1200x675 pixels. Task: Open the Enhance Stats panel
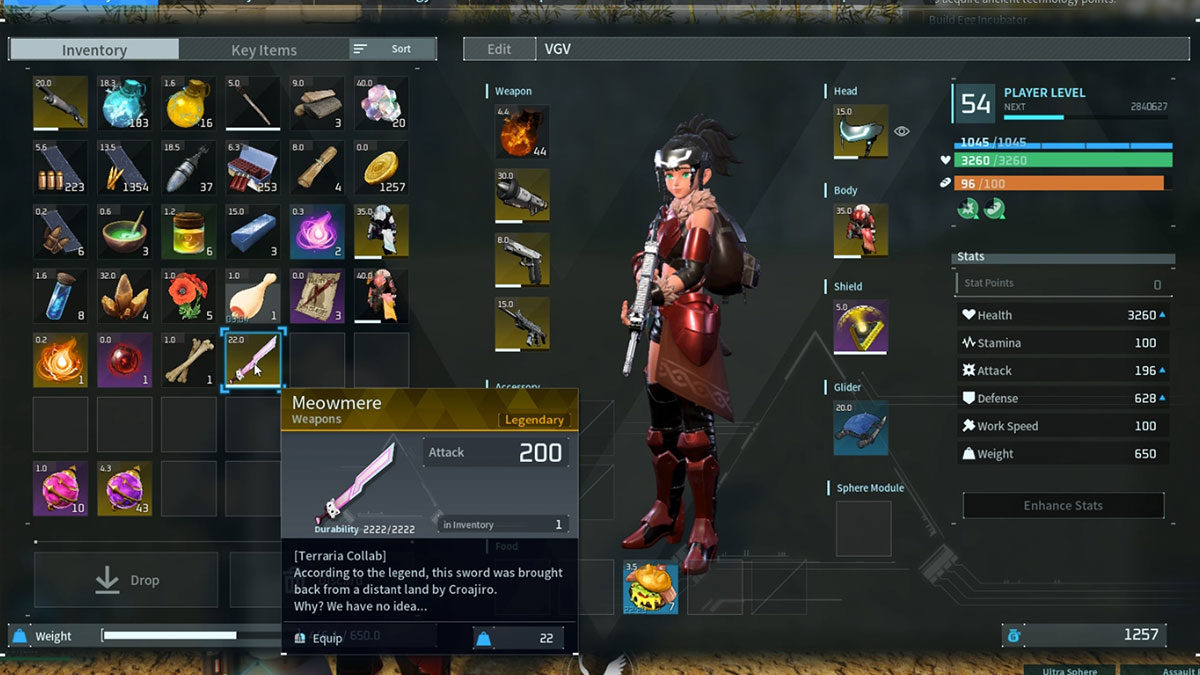(1062, 505)
